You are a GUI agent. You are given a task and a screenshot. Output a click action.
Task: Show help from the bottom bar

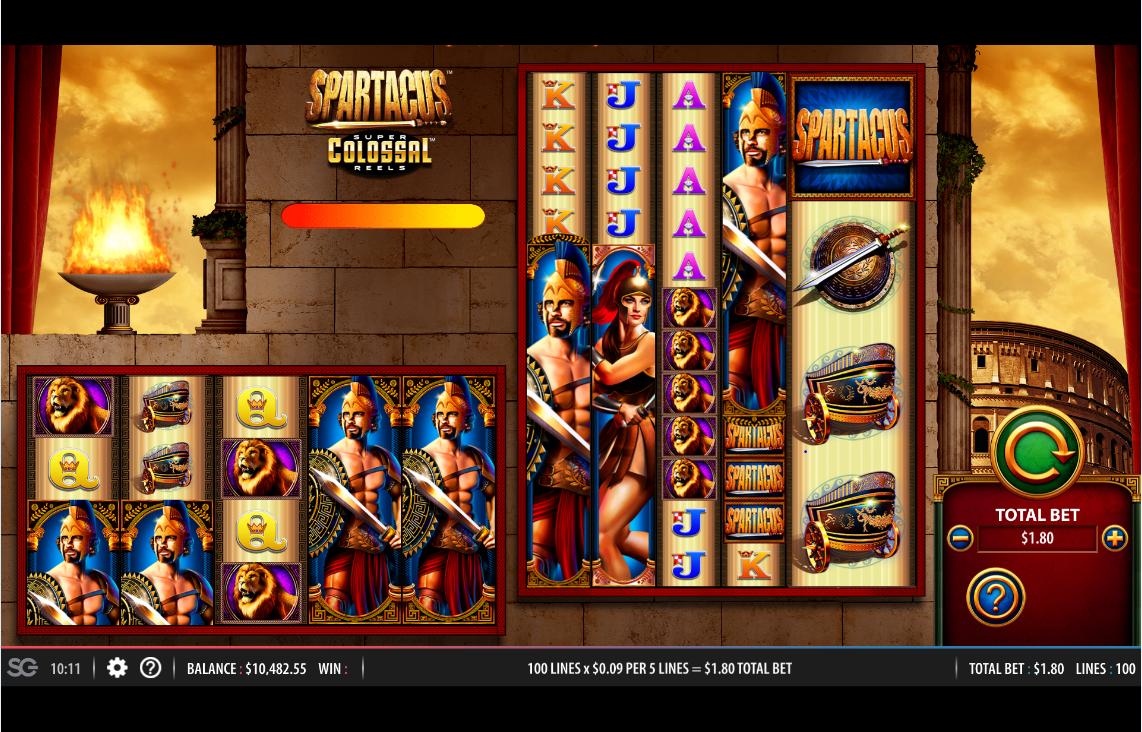[150, 668]
